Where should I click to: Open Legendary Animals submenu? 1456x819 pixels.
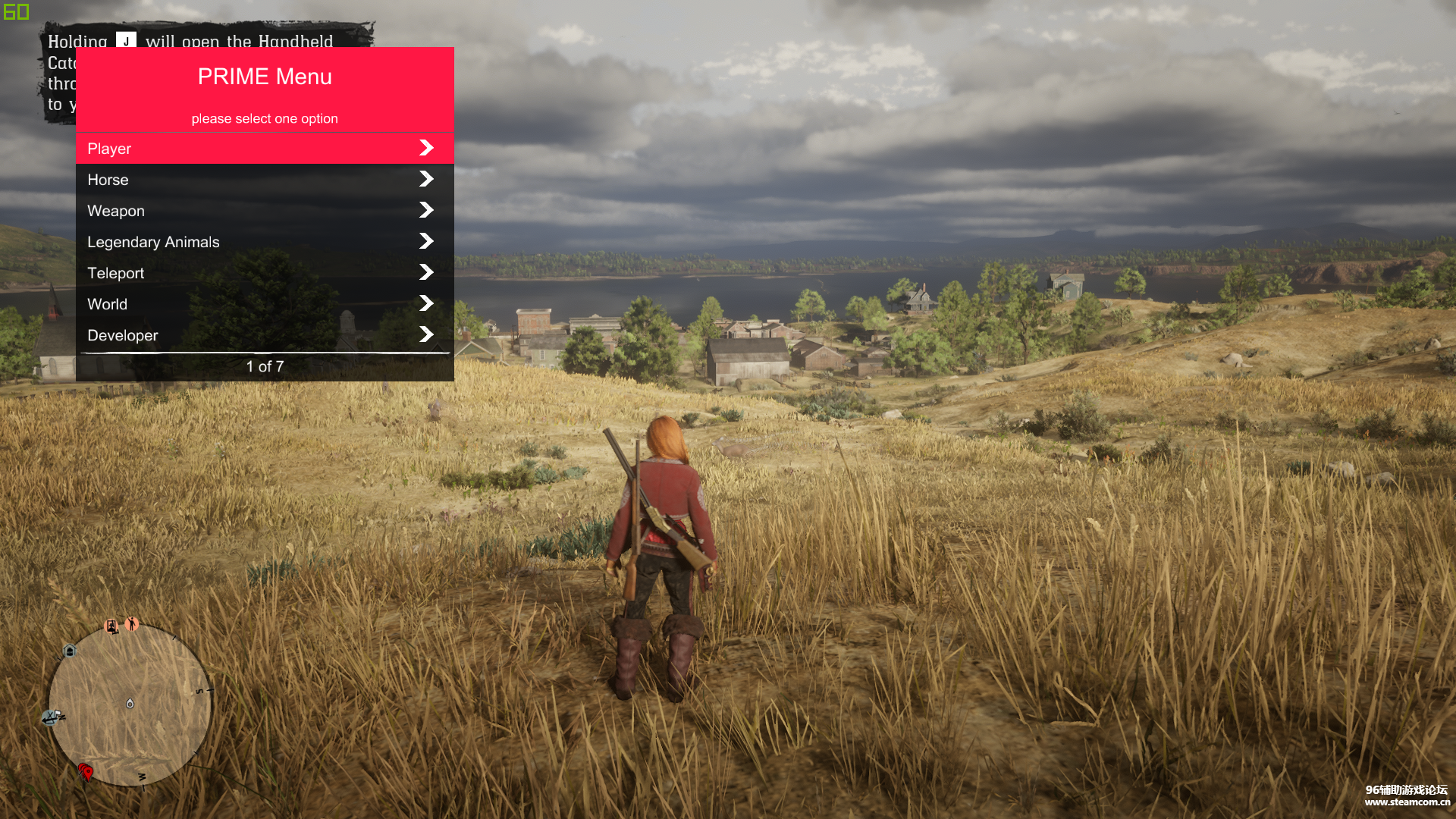pyautogui.click(x=264, y=242)
